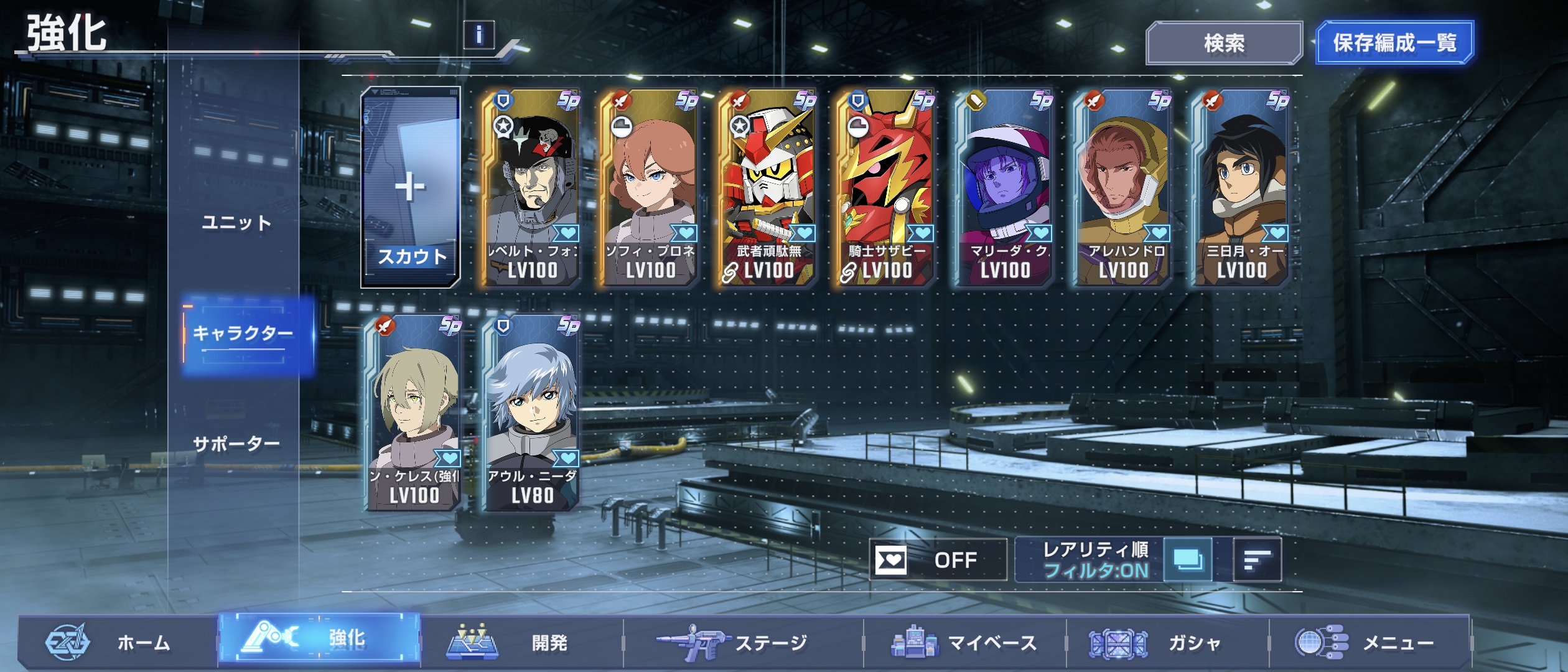Screen dimensions: 1568x672
Task: Go to ホーム in the bottom navigation
Action: click(118, 642)
